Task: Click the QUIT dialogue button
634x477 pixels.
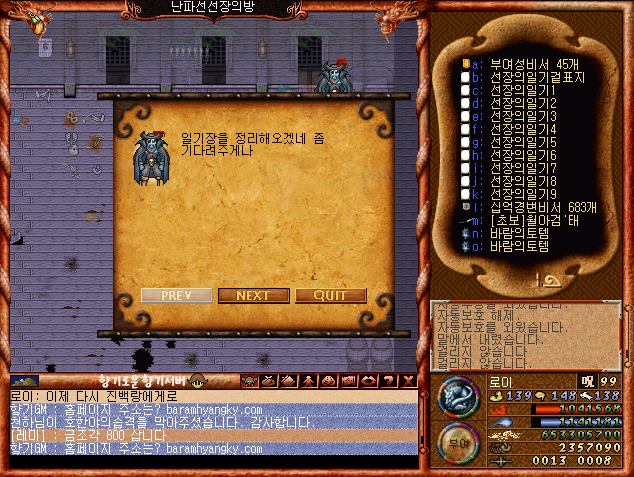Action: click(x=330, y=295)
